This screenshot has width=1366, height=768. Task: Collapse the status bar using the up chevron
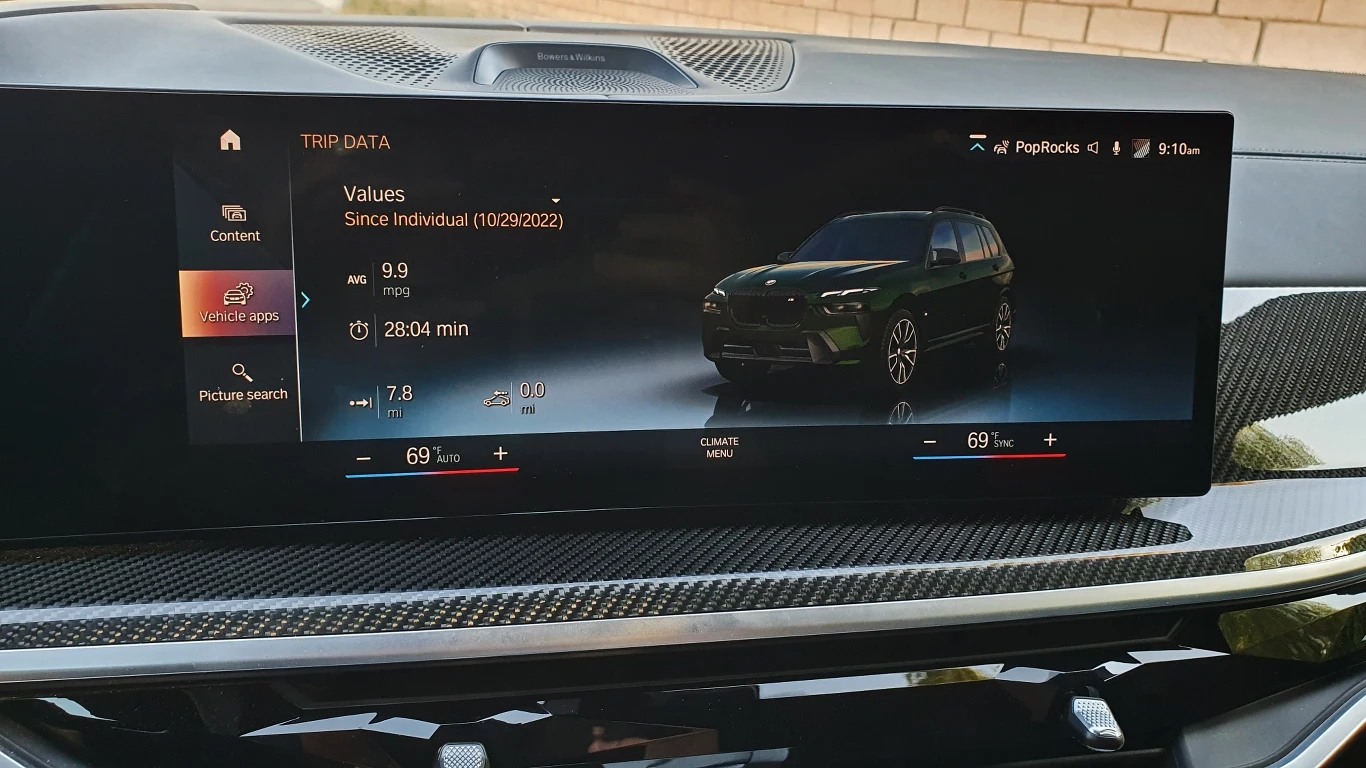pos(977,144)
